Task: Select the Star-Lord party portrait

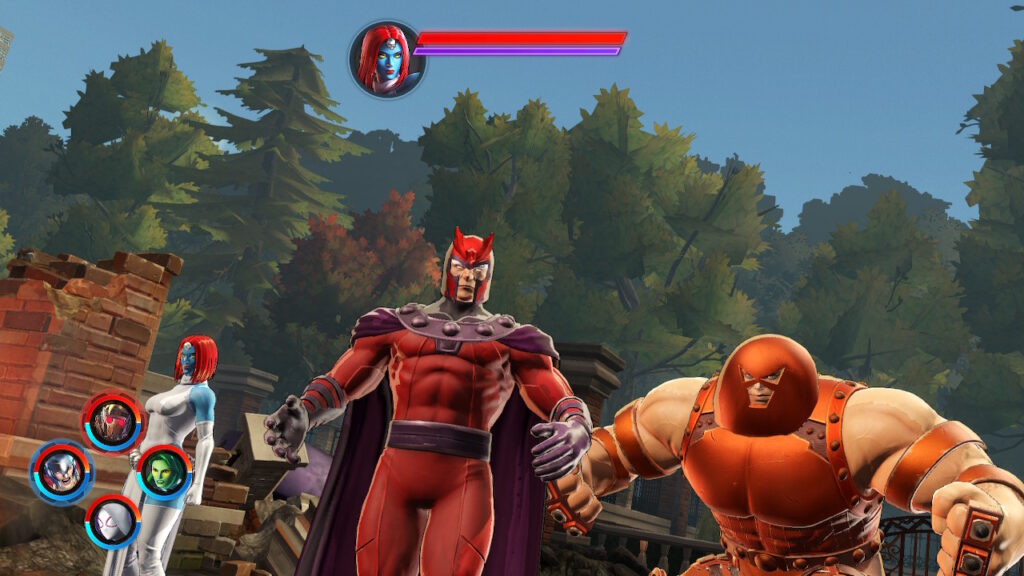Action: [113, 422]
